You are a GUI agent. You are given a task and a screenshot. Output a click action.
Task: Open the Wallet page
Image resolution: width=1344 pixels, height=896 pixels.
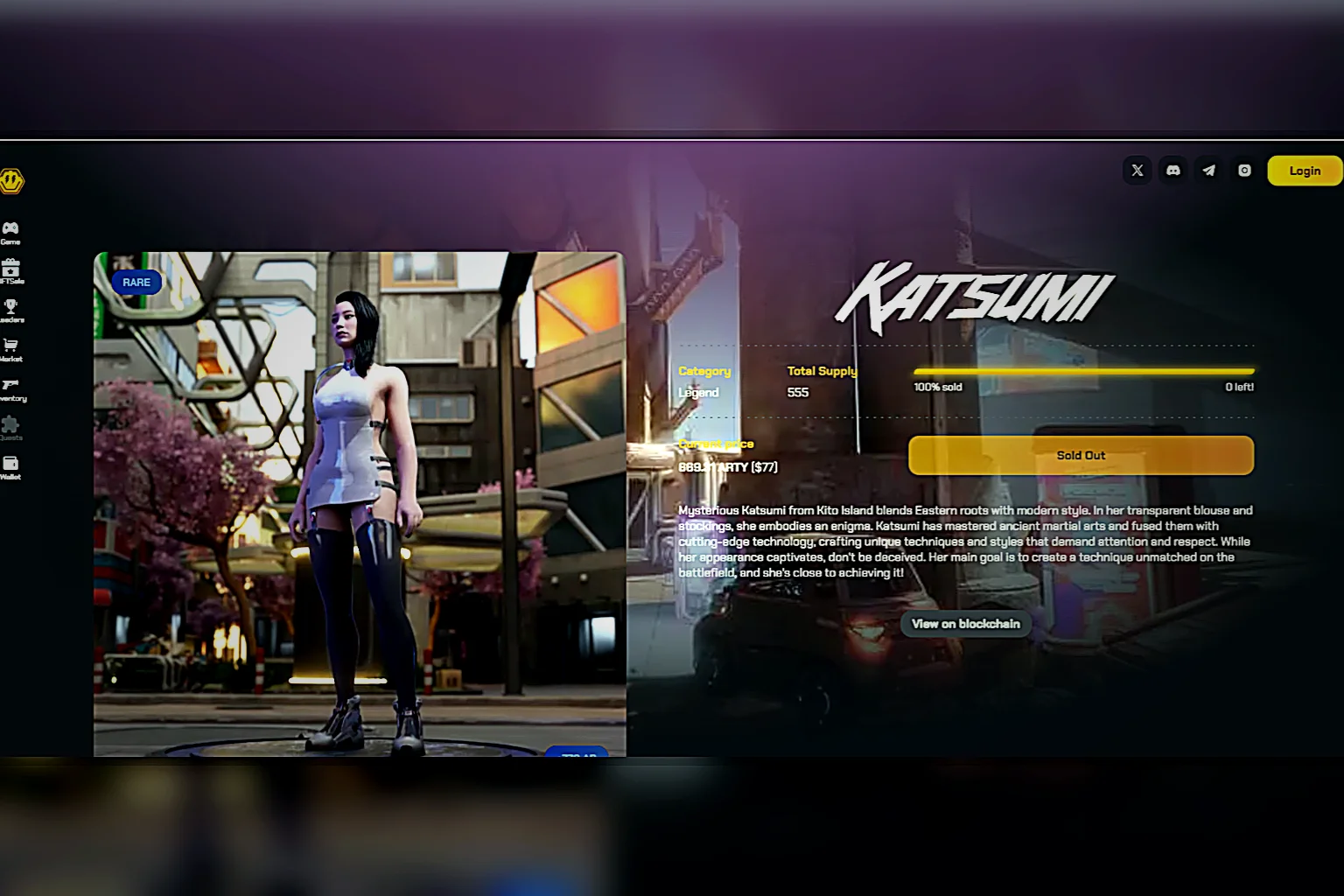(x=10, y=466)
